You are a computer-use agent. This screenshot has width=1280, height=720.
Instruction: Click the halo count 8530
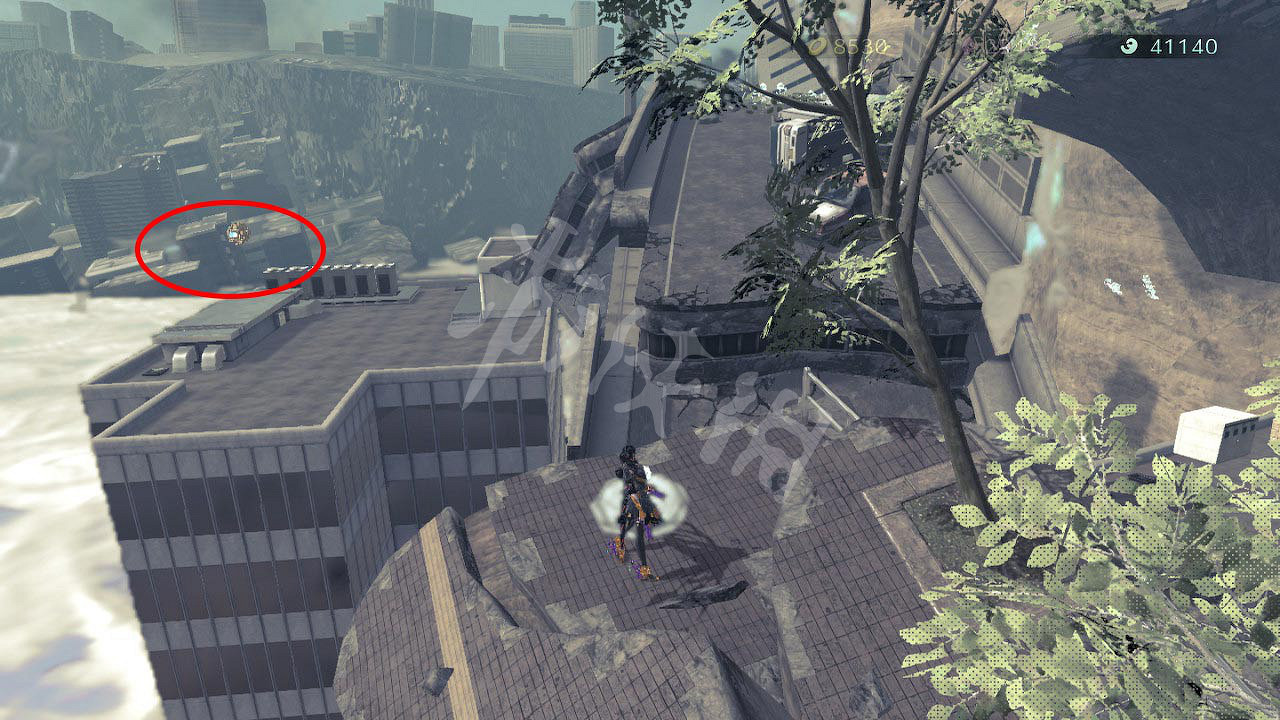pyautogui.click(x=857, y=45)
